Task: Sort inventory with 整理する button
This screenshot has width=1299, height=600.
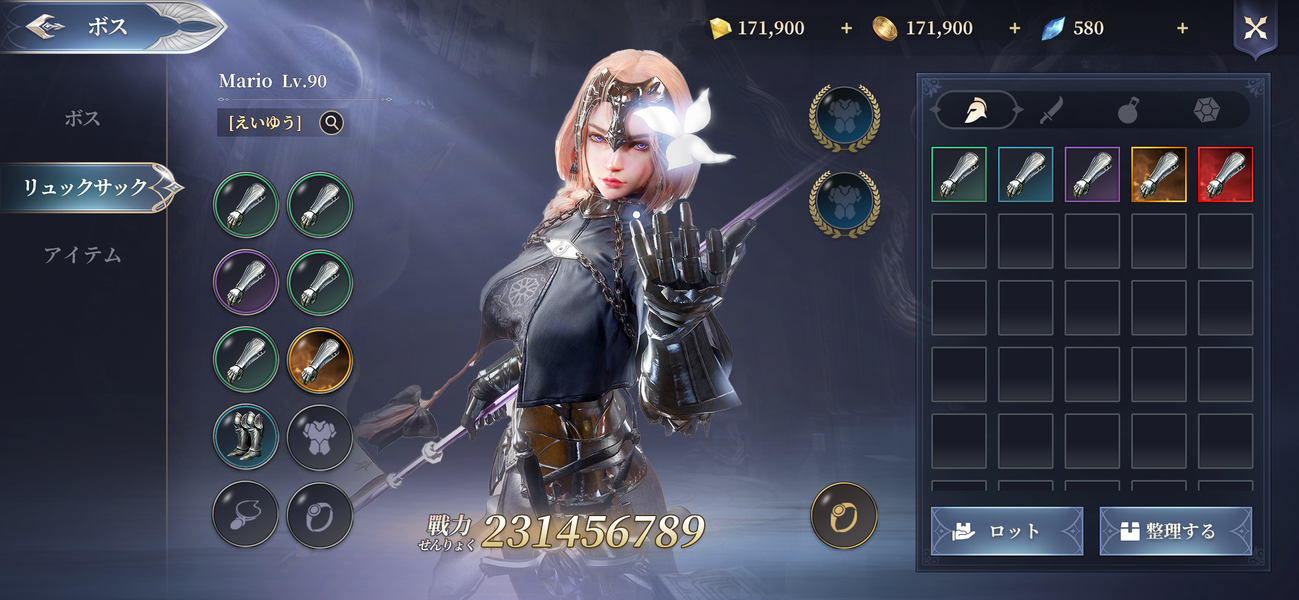Action: point(1175,531)
